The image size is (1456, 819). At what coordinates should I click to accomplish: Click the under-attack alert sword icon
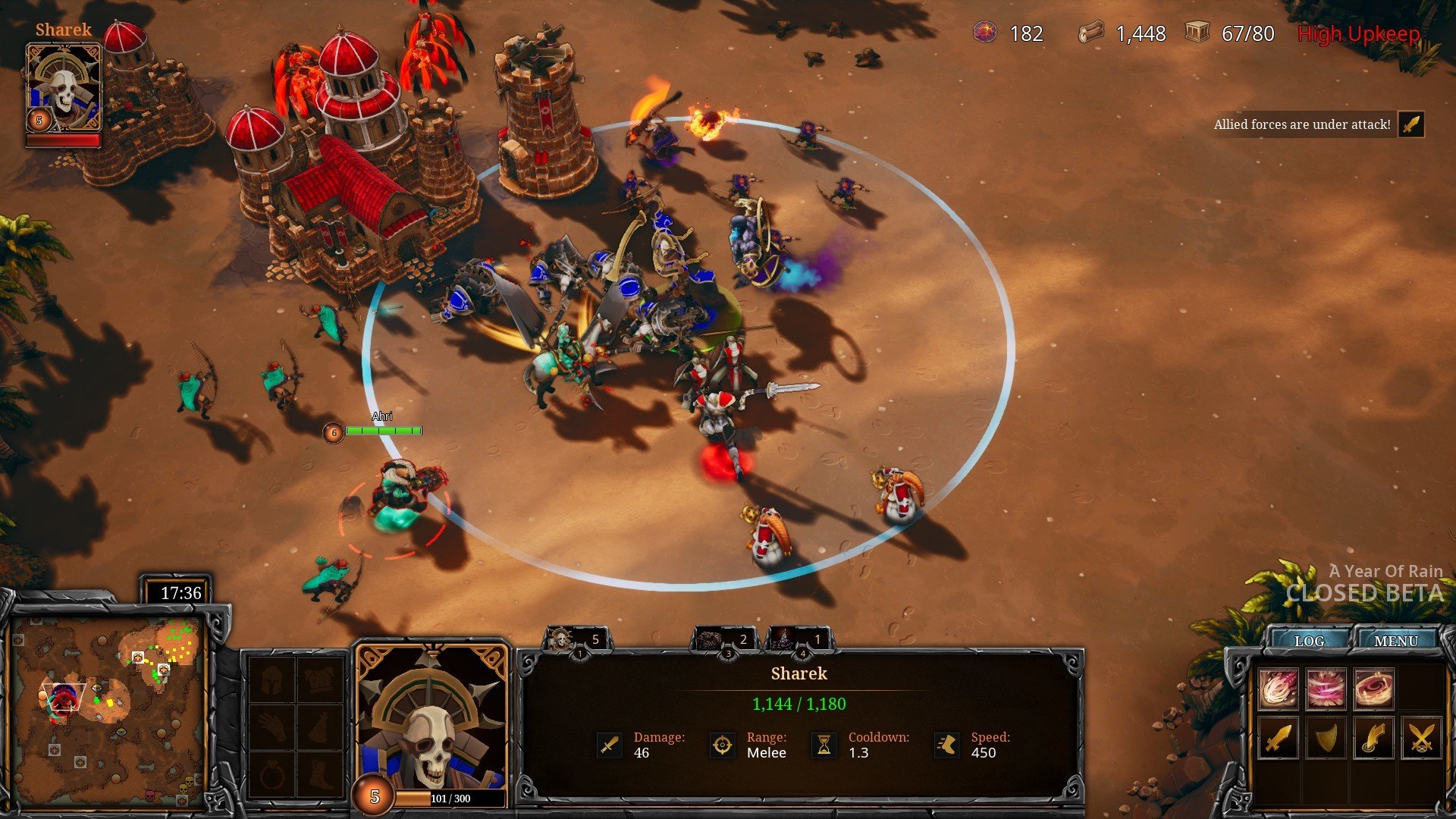pos(1410,124)
